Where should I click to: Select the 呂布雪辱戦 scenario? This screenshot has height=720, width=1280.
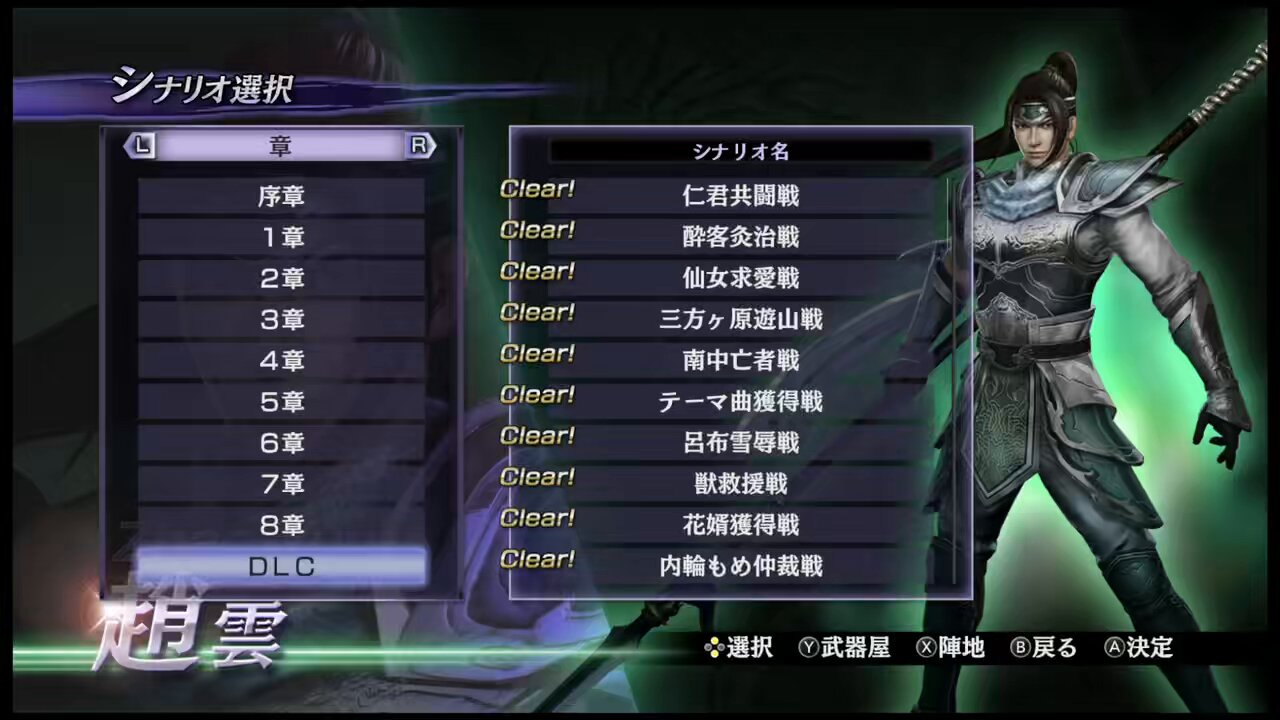[x=740, y=443]
